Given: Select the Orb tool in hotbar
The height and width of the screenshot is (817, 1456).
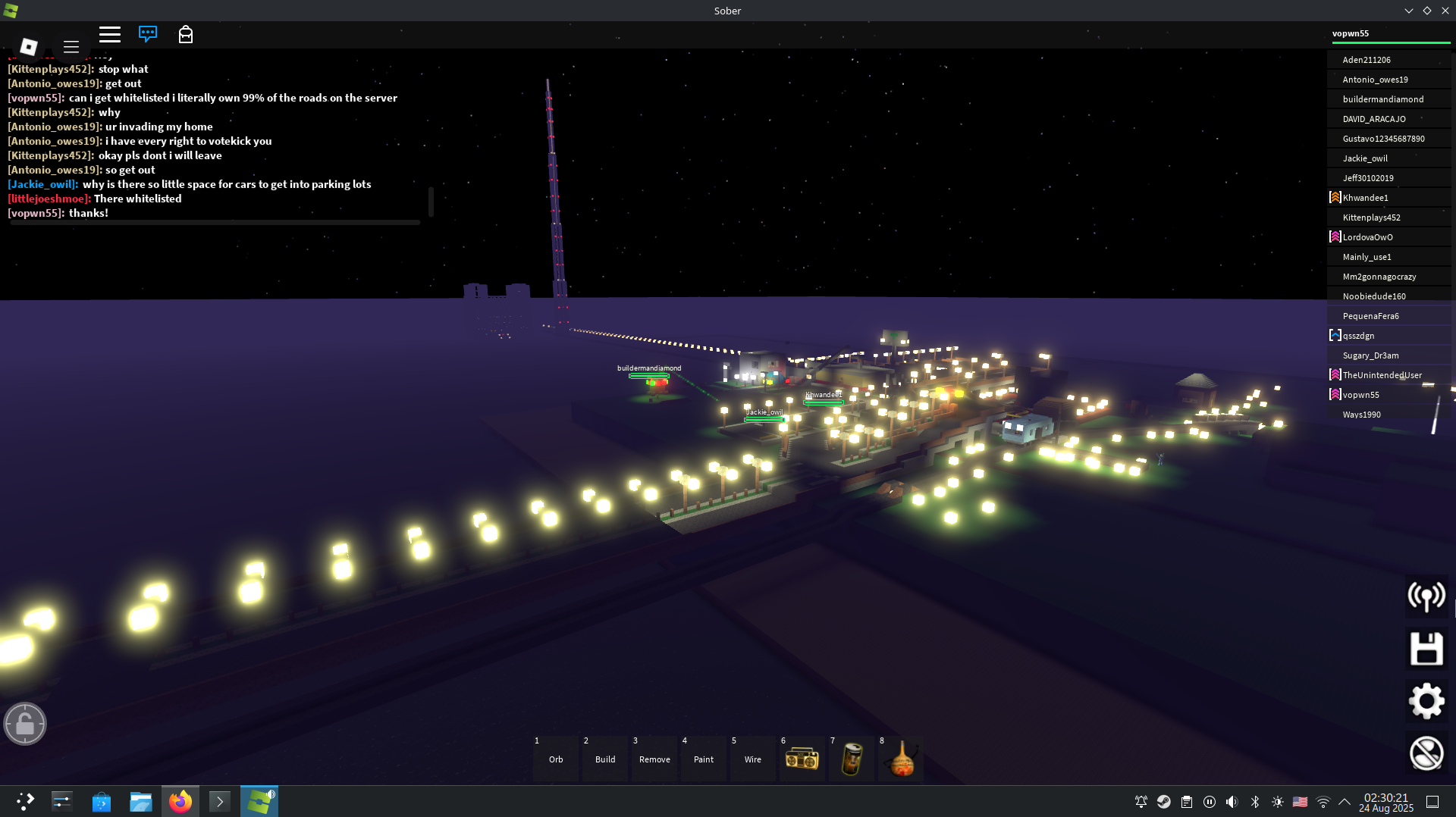Looking at the screenshot, I should coord(556,758).
